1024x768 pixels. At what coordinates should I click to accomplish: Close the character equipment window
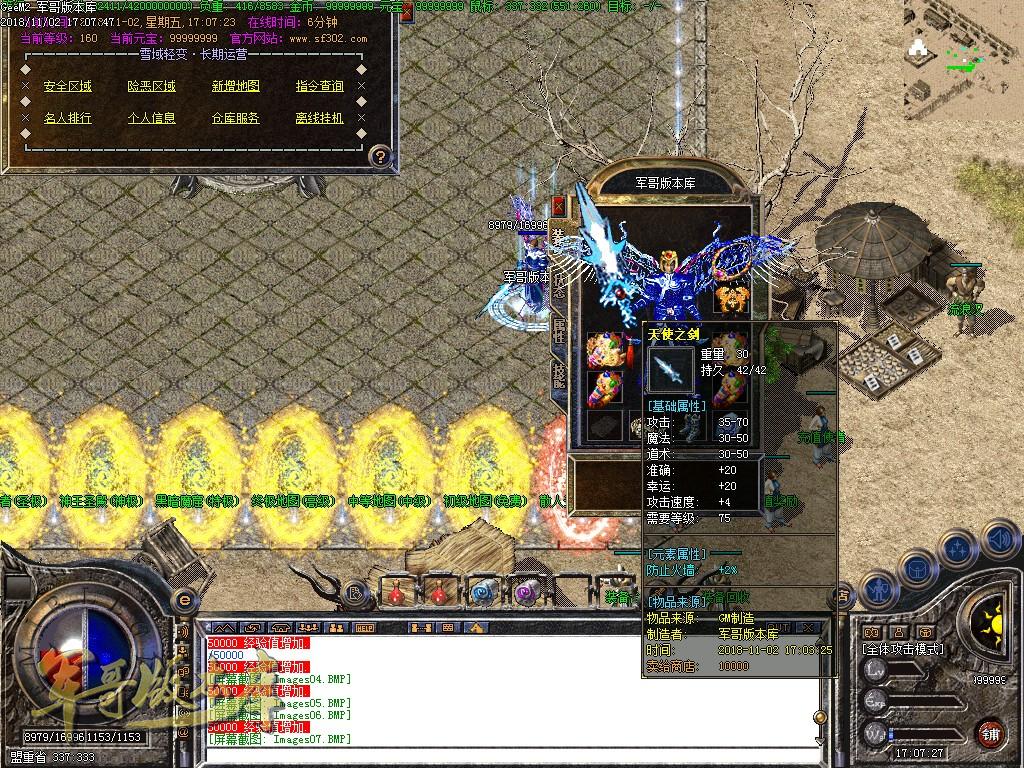(x=559, y=205)
